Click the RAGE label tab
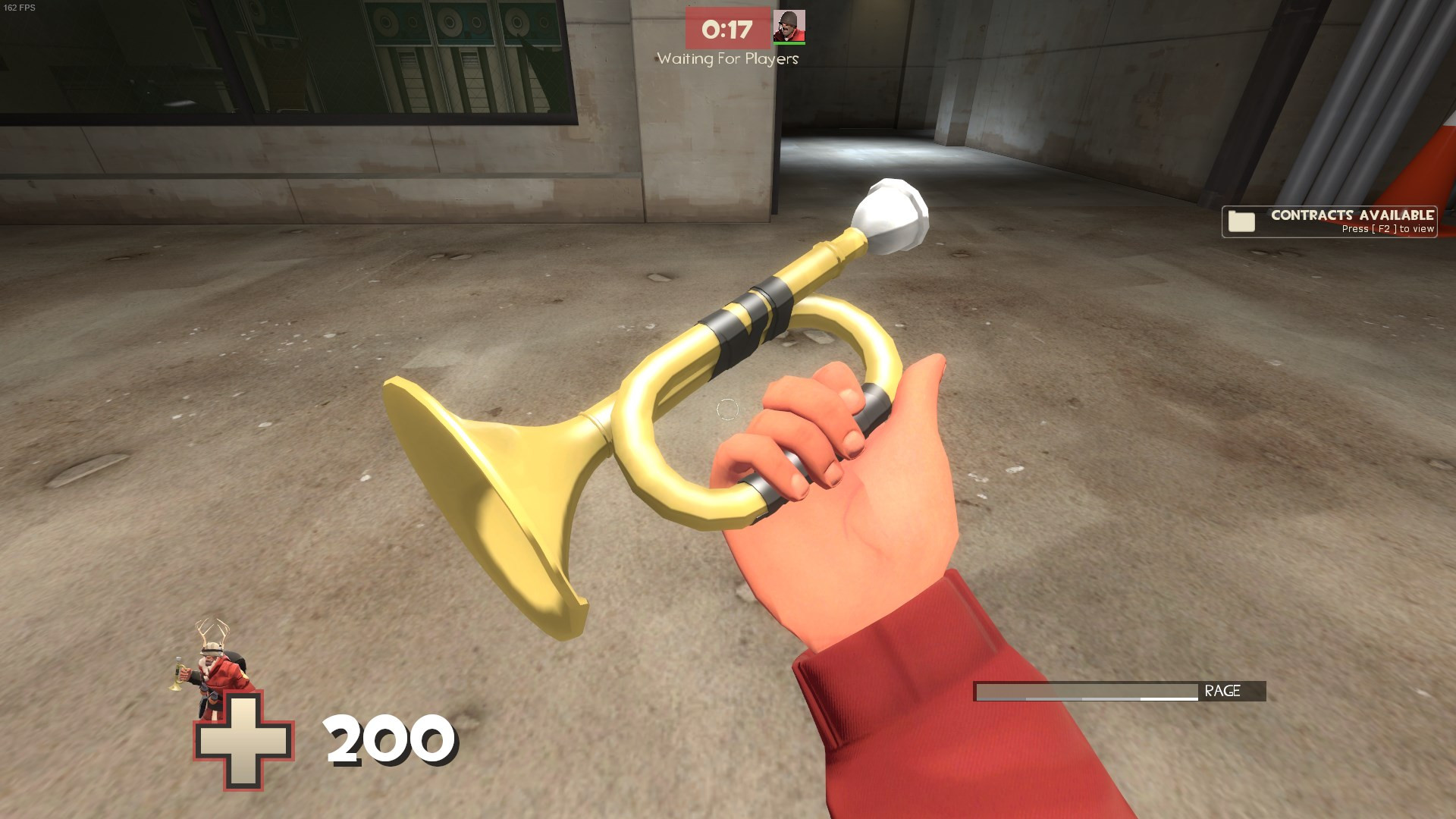The image size is (1456, 819). [1221, 691]
